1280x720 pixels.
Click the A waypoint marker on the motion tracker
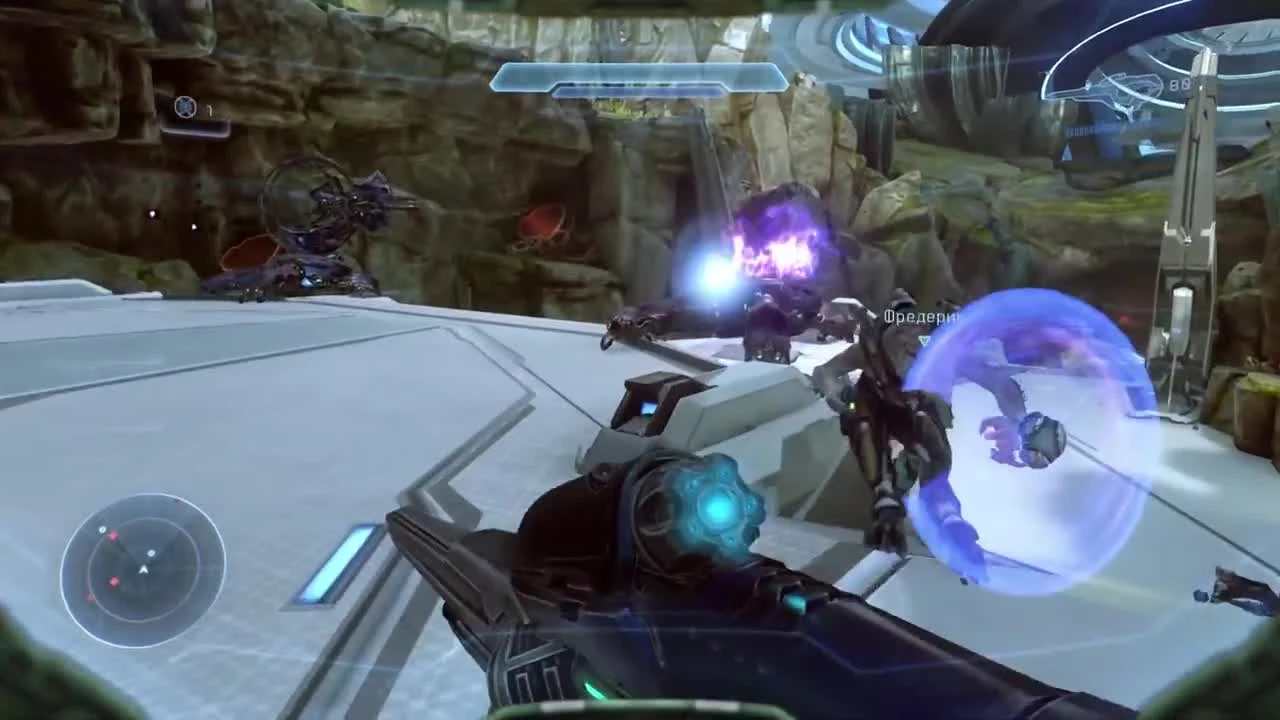point(144,569)
